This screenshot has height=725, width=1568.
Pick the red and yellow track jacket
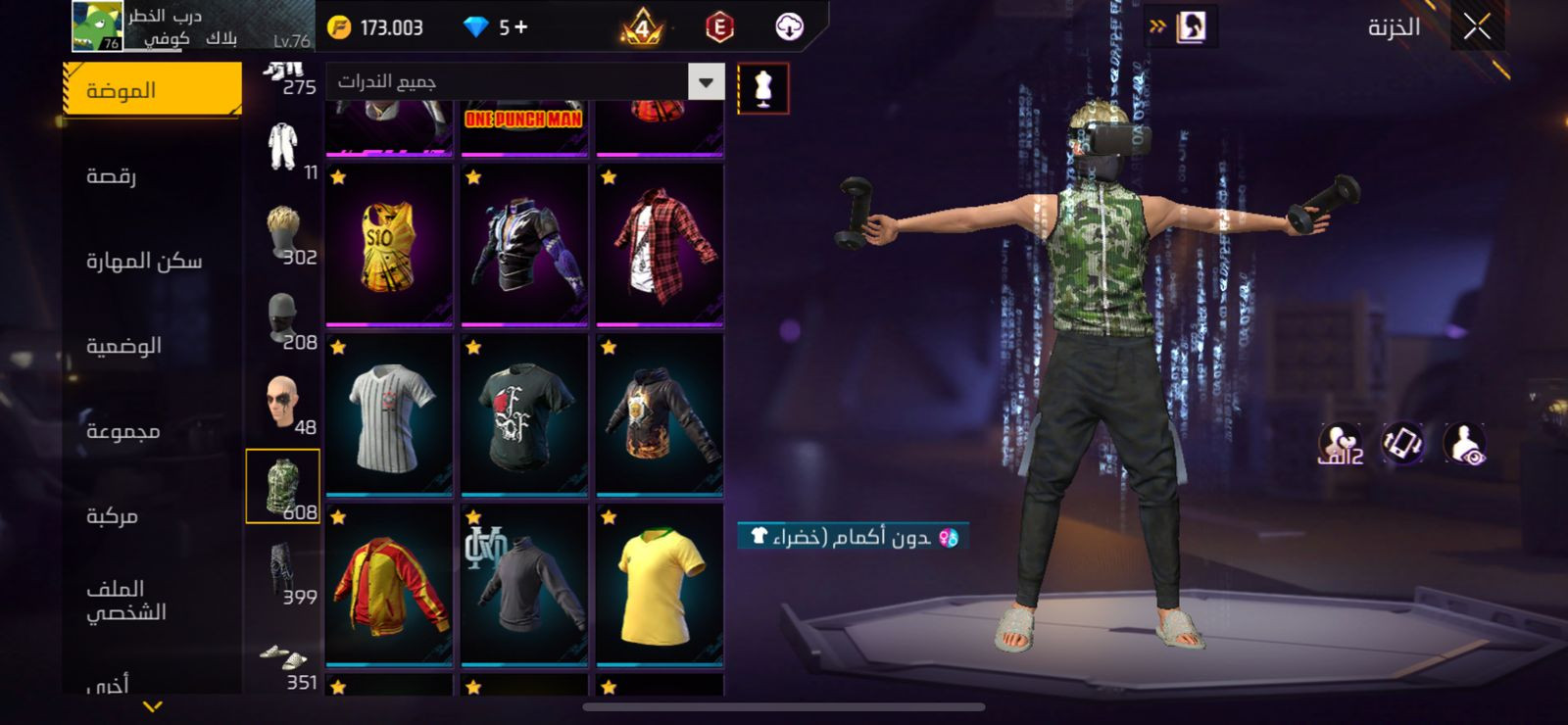coord(389,585)
